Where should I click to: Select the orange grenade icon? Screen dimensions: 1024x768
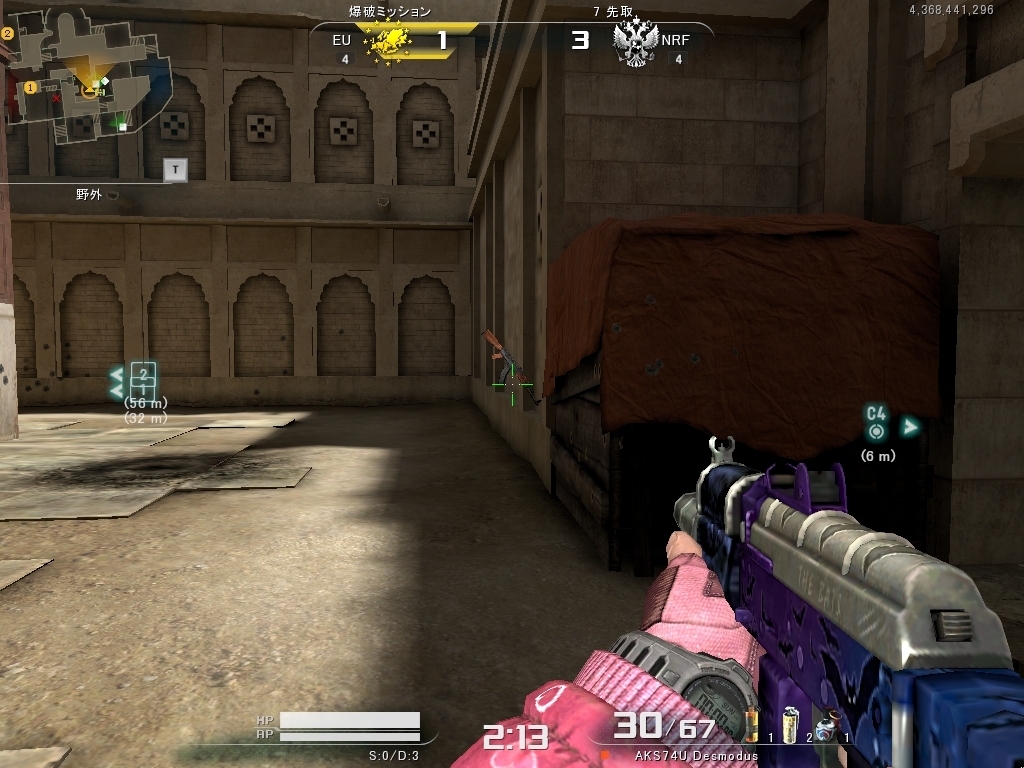pos(752,722)
